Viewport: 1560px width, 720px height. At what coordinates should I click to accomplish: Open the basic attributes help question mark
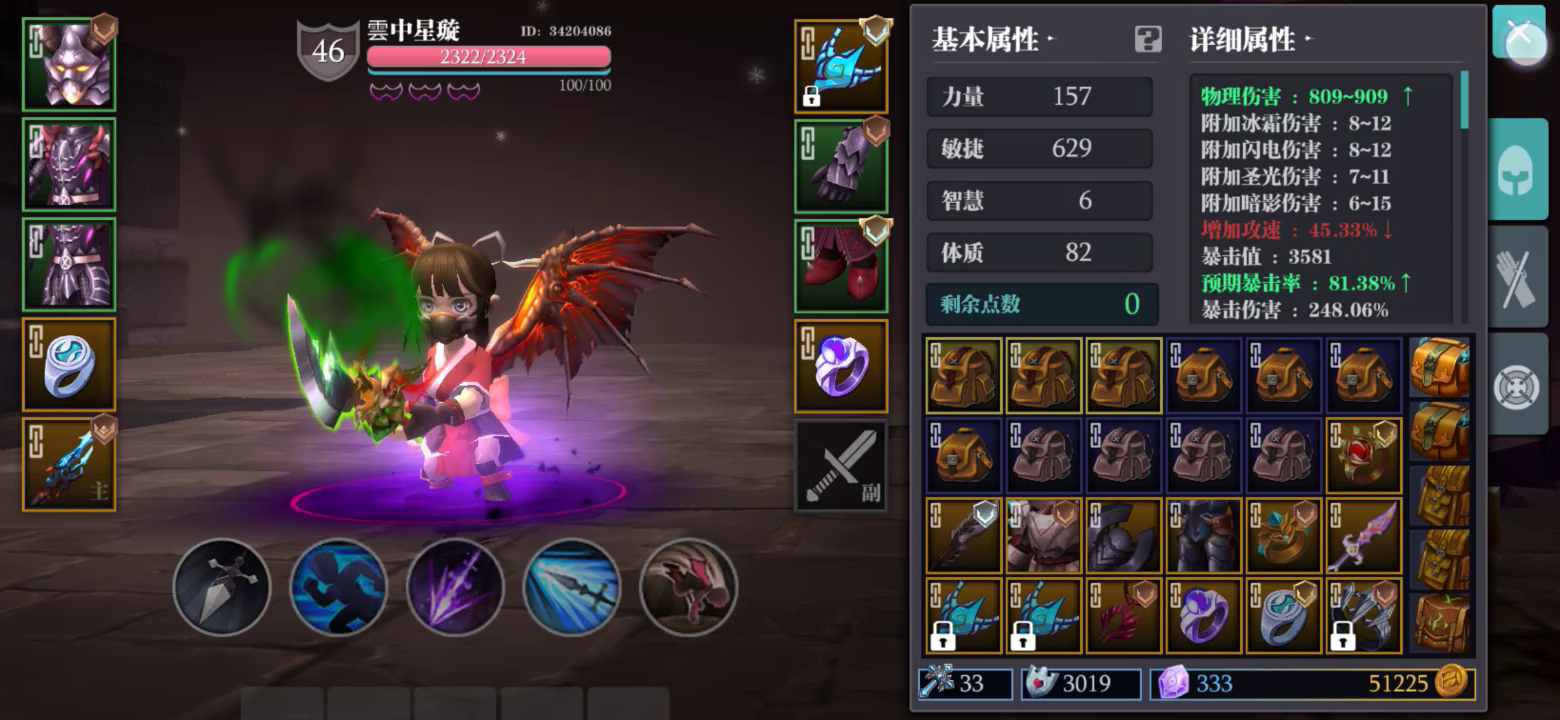pyautogui.click(x=1146, y=38)
